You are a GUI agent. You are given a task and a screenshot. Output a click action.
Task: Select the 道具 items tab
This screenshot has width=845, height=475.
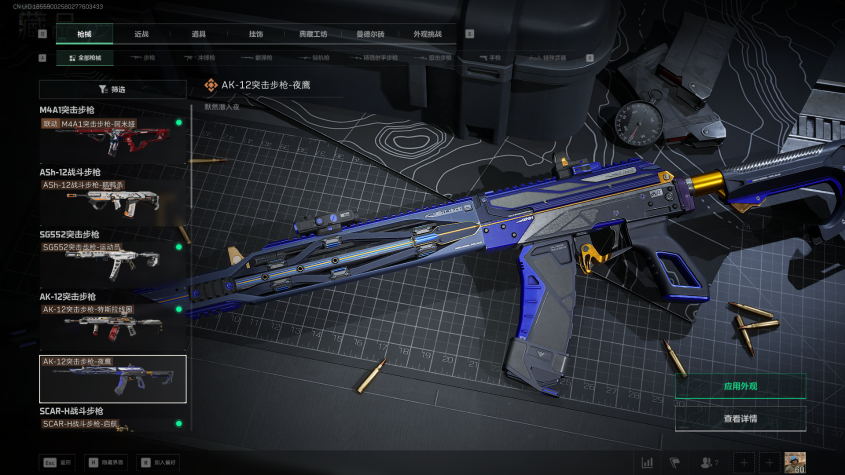pos(199,34)
